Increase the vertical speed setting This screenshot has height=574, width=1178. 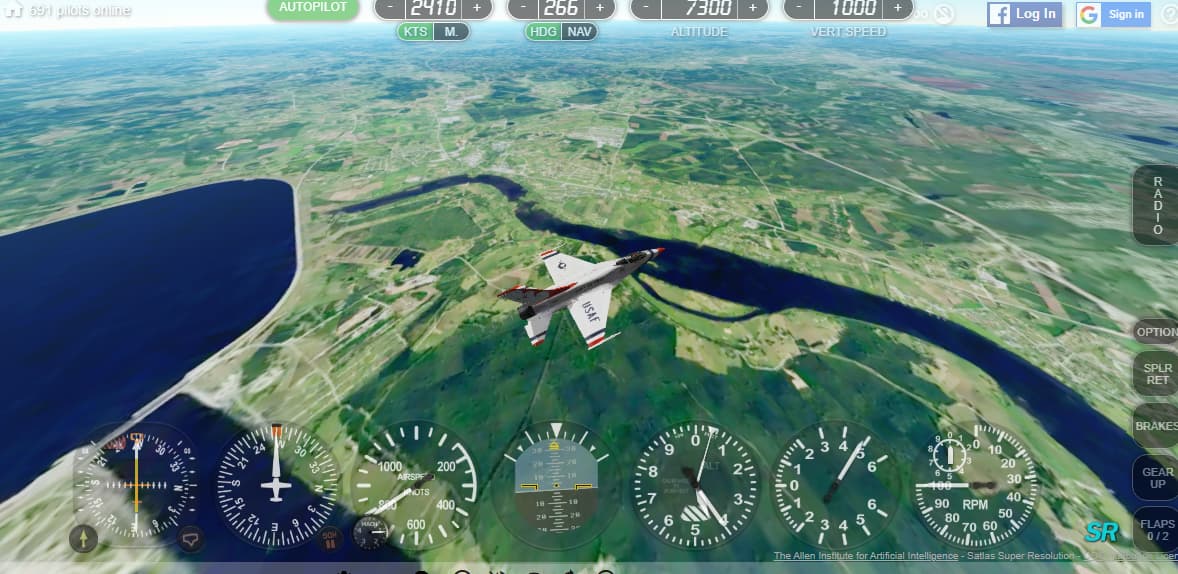897,7
